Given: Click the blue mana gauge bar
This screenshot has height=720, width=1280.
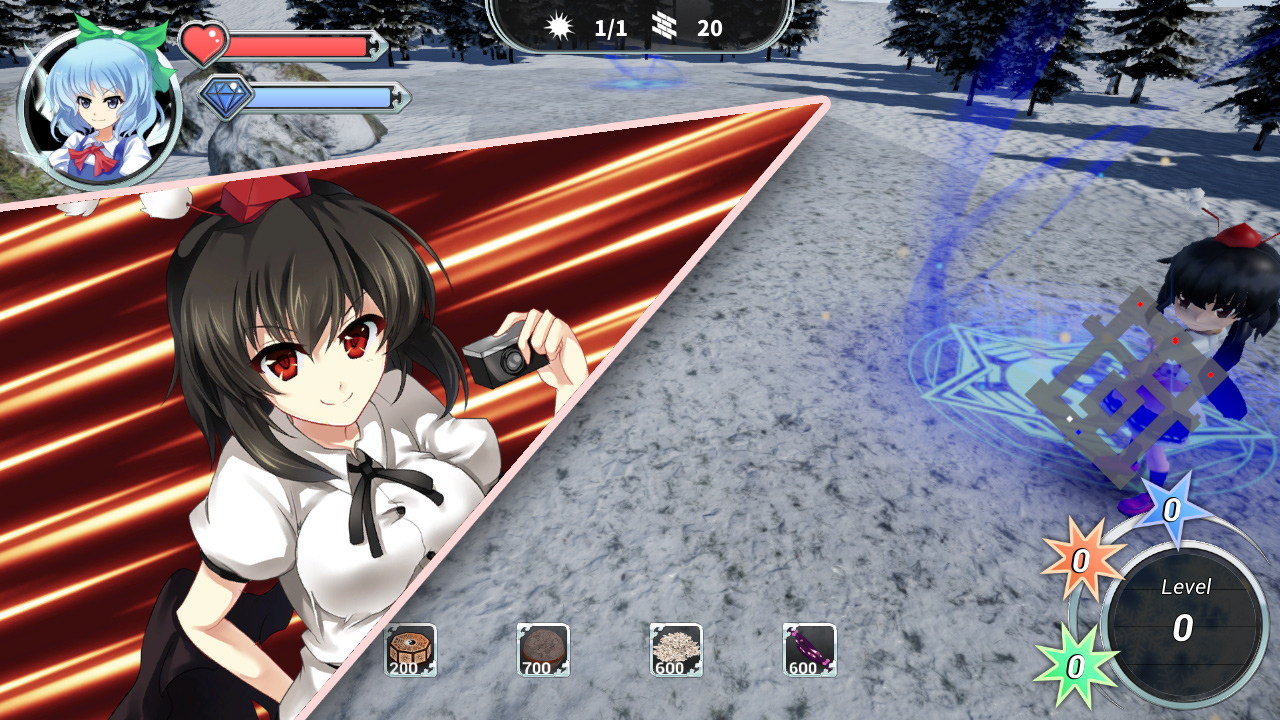Looking at the screenshot, I should [320, 97].
